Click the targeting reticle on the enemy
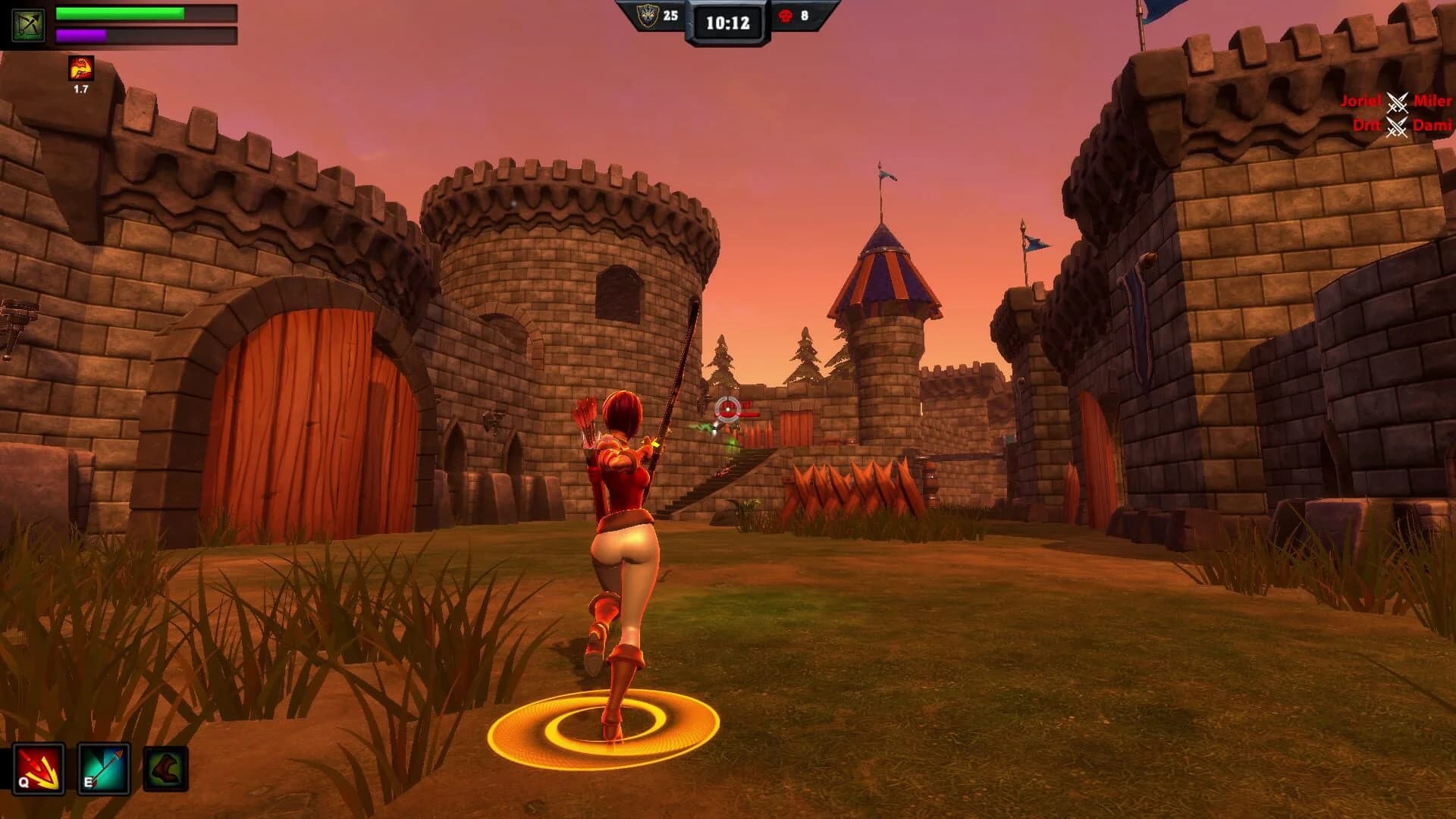Image resolution: width=1456 pixels, height=819 pixels. pyautogui.click(x=726, y=409)
